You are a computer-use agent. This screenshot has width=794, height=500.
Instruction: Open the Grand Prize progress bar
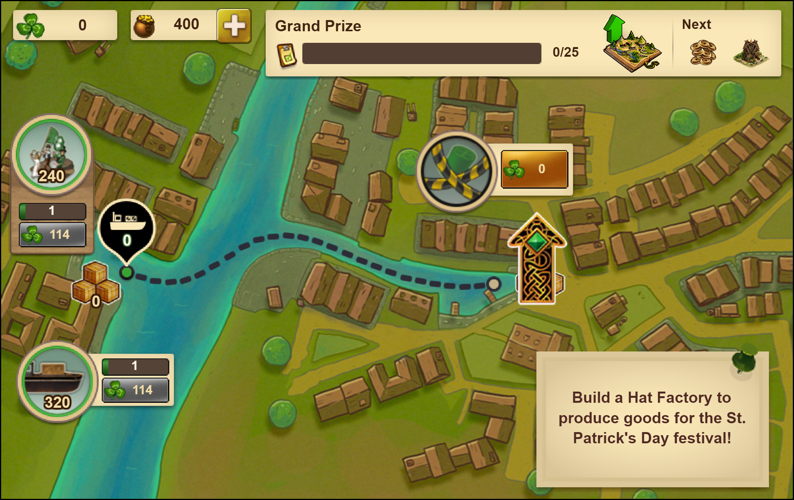pos(422,52)
